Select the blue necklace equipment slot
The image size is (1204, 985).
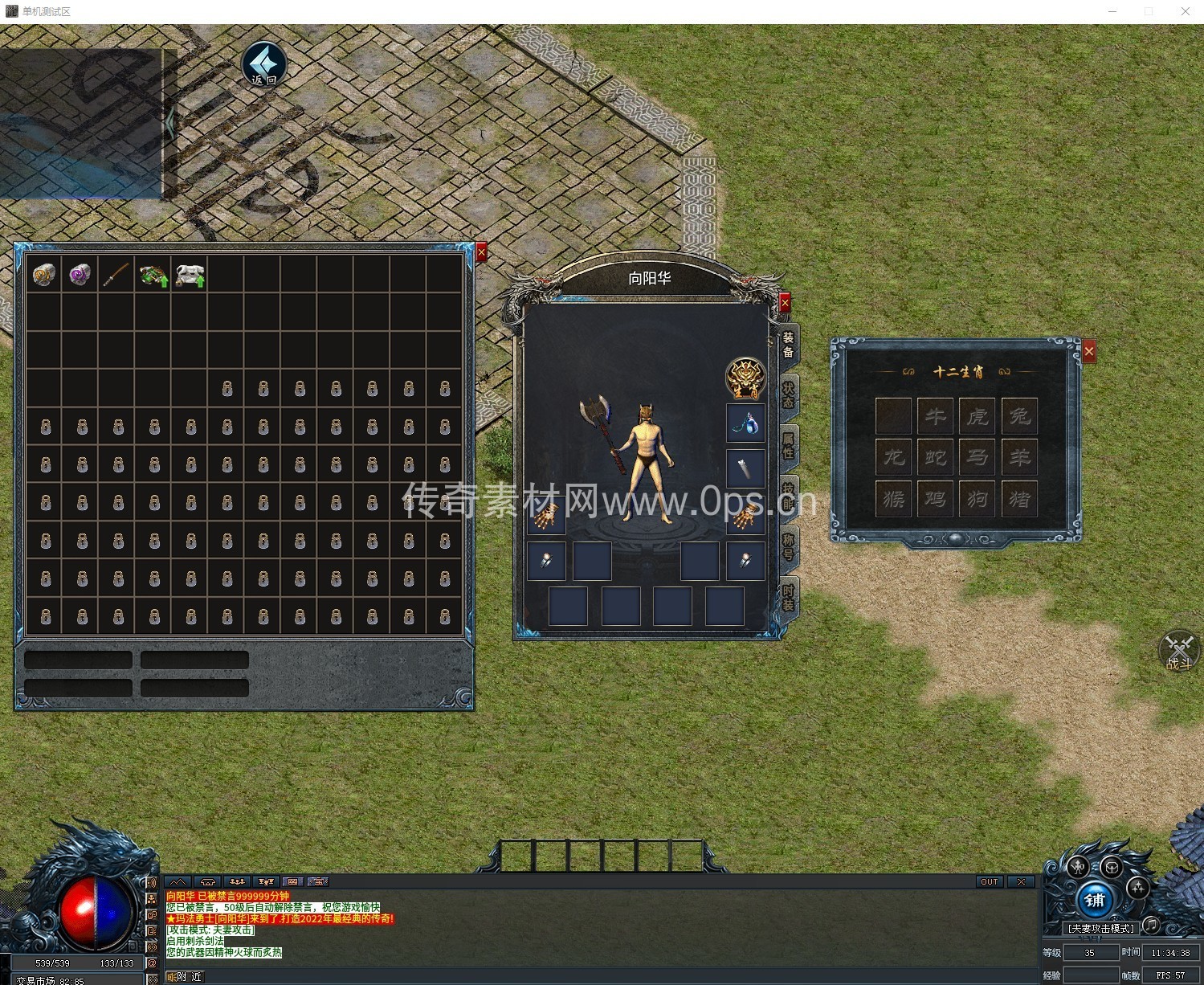coord(745,423)
